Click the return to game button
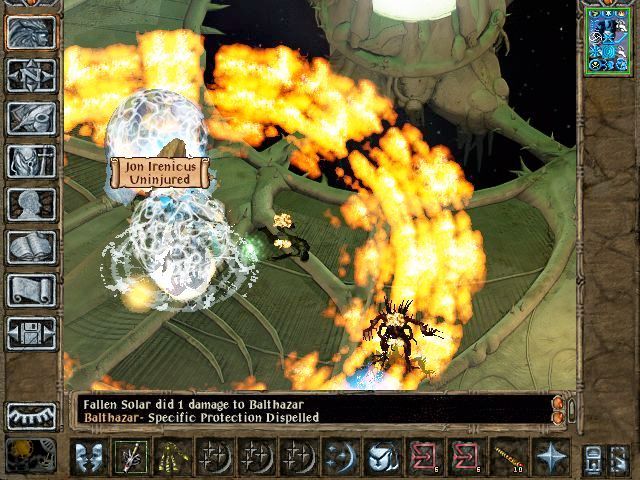640x480 pixels. pos(31,32)
